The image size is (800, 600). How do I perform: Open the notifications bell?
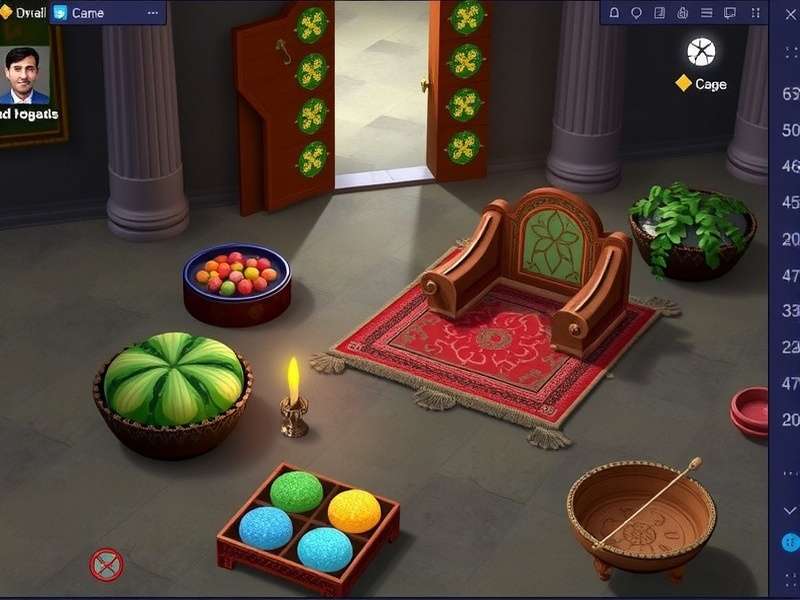614,13
